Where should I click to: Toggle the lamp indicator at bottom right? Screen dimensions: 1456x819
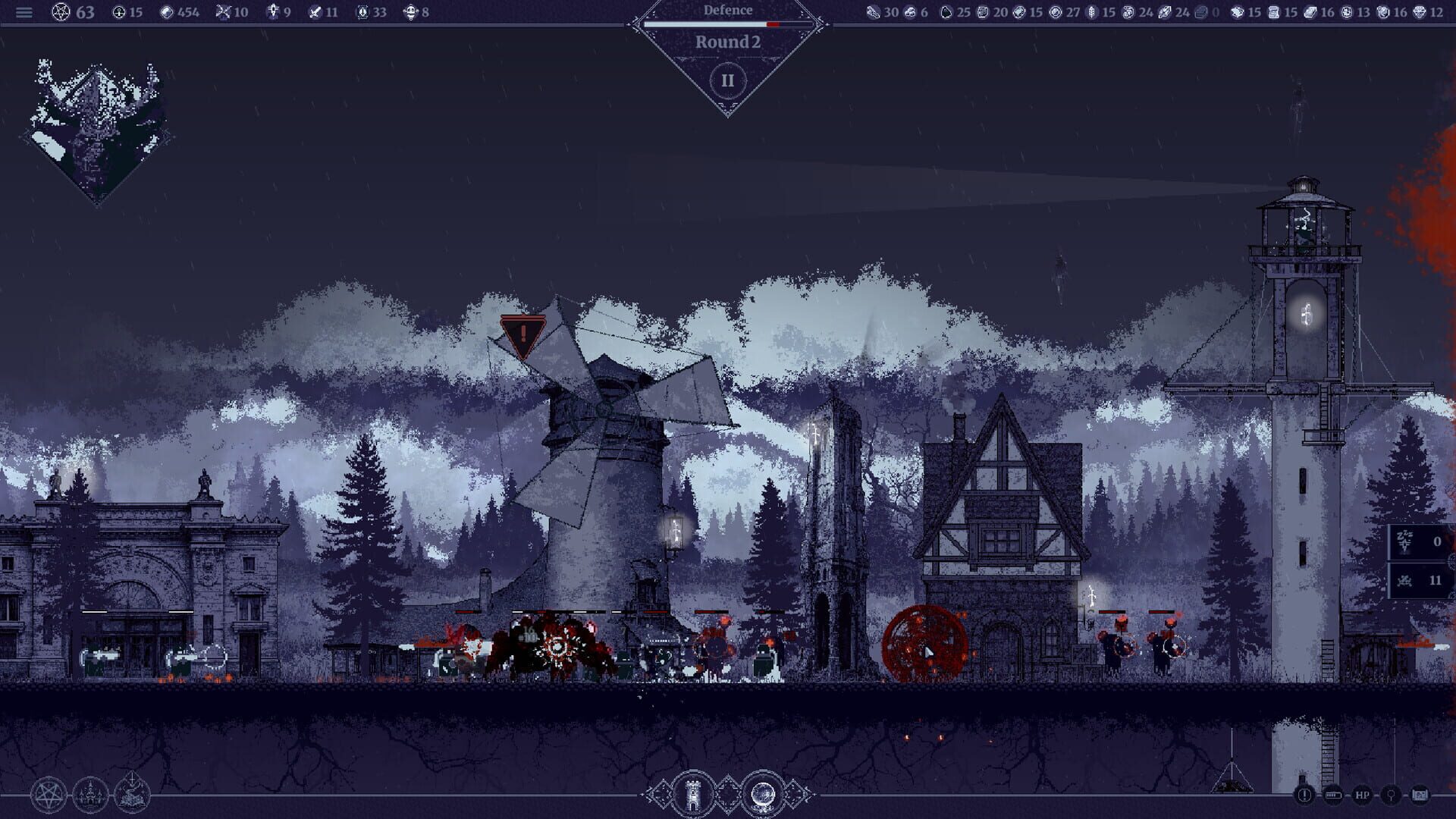(x=1391, y=795)
